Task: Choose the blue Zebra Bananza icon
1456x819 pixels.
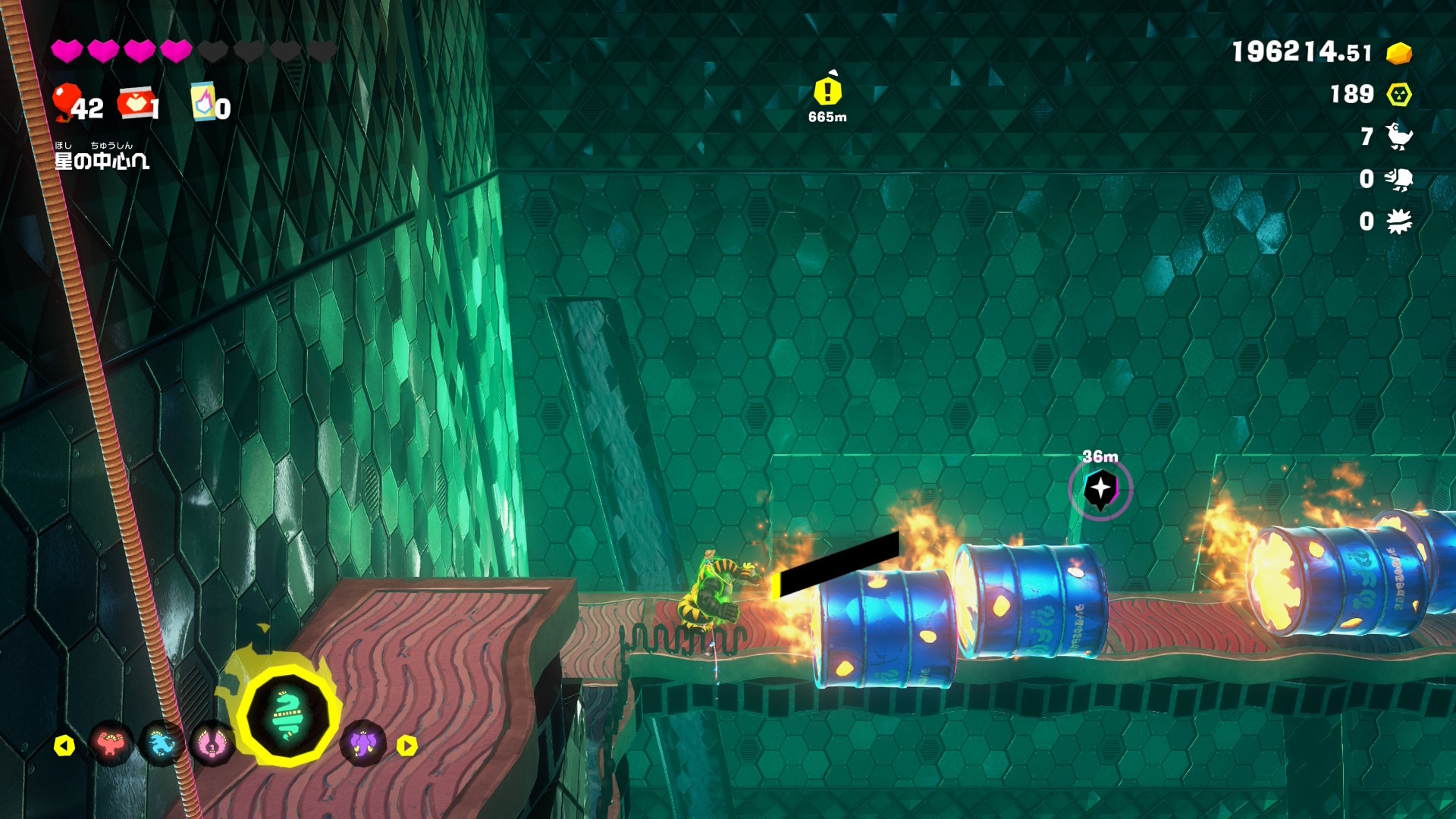Action: (x=162, y=744)
